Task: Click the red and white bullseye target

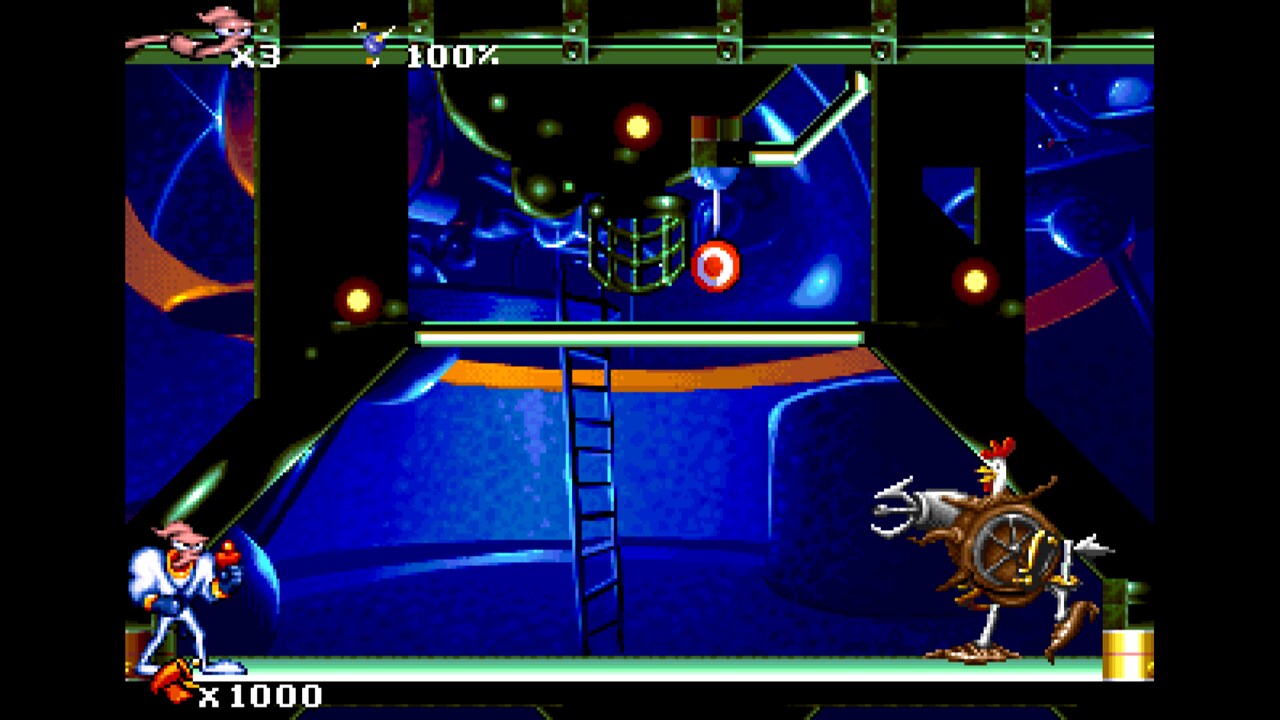Action: pos(714,266)
